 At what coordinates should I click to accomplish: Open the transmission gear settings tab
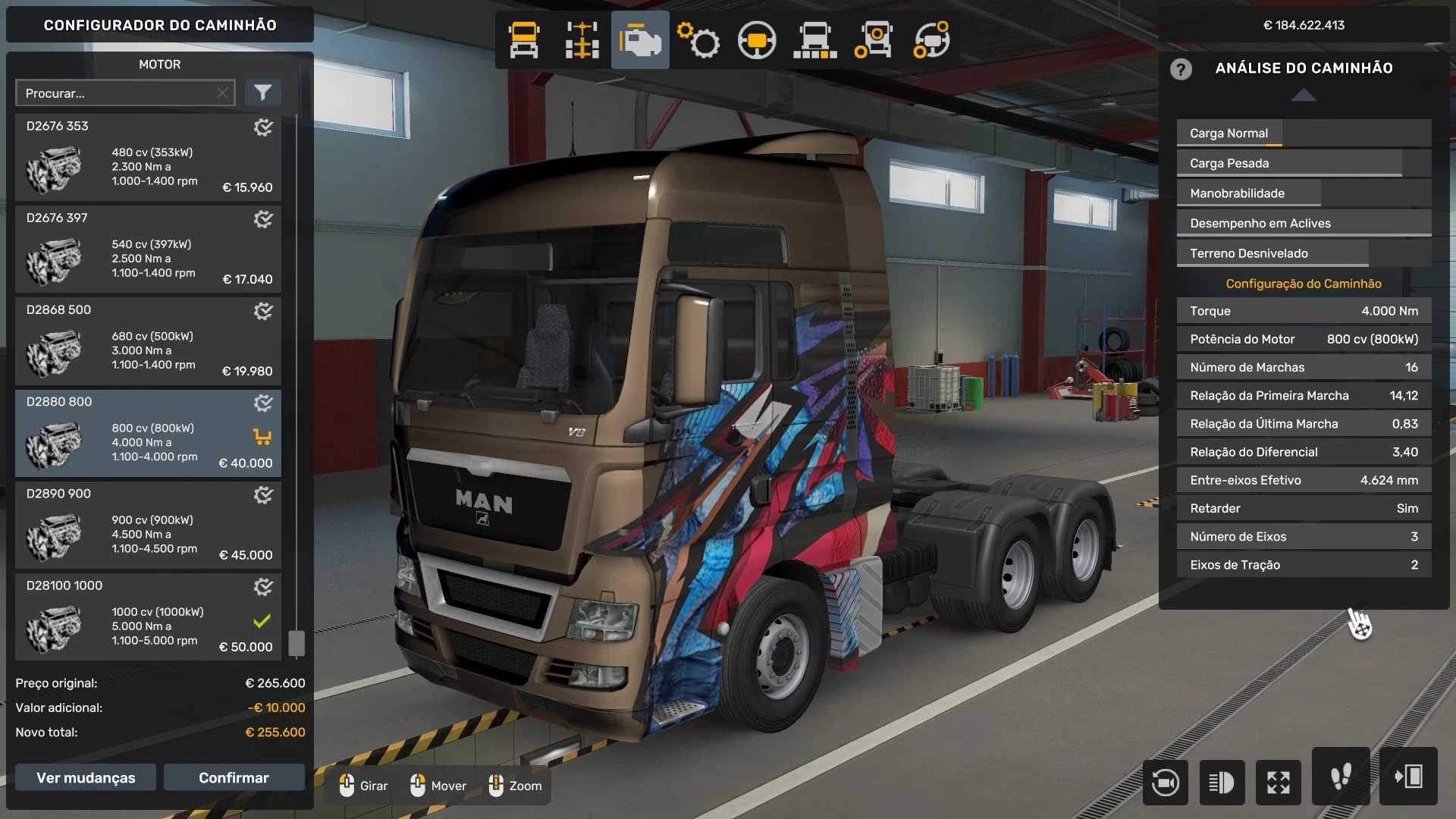click(698, 40)
